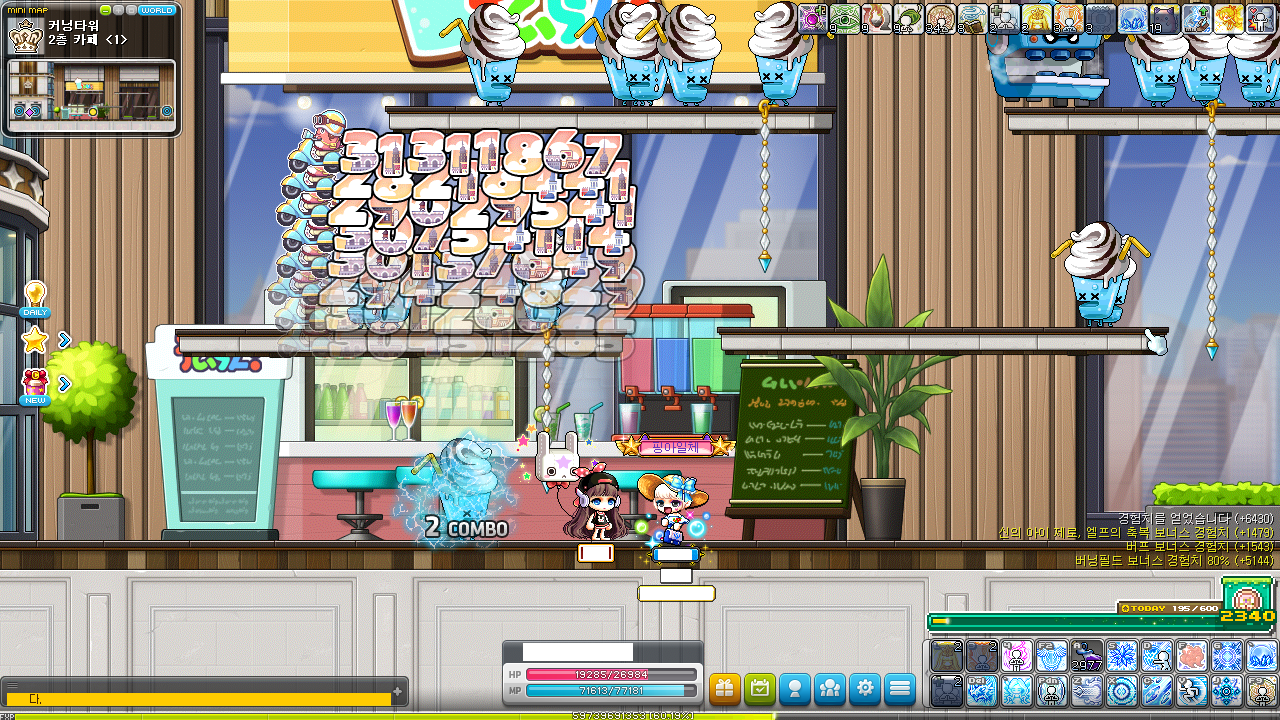Open the orange gift box menu

tap(725, 689)
